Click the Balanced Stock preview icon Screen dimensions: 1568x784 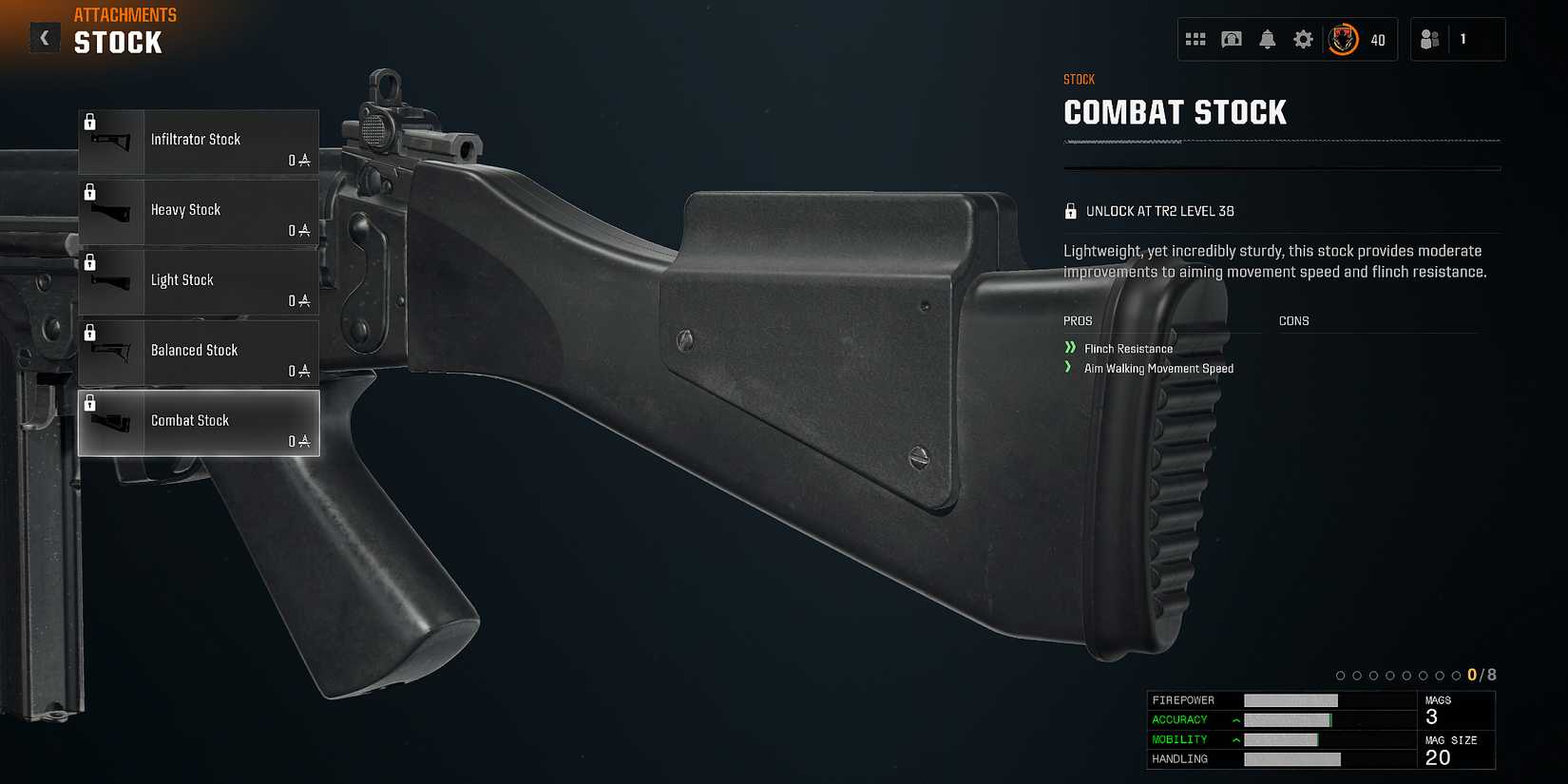111,353
